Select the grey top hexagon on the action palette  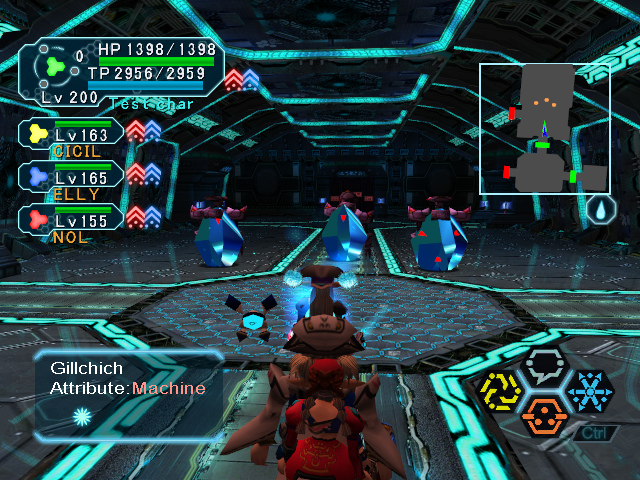click(x=545, y=366)
